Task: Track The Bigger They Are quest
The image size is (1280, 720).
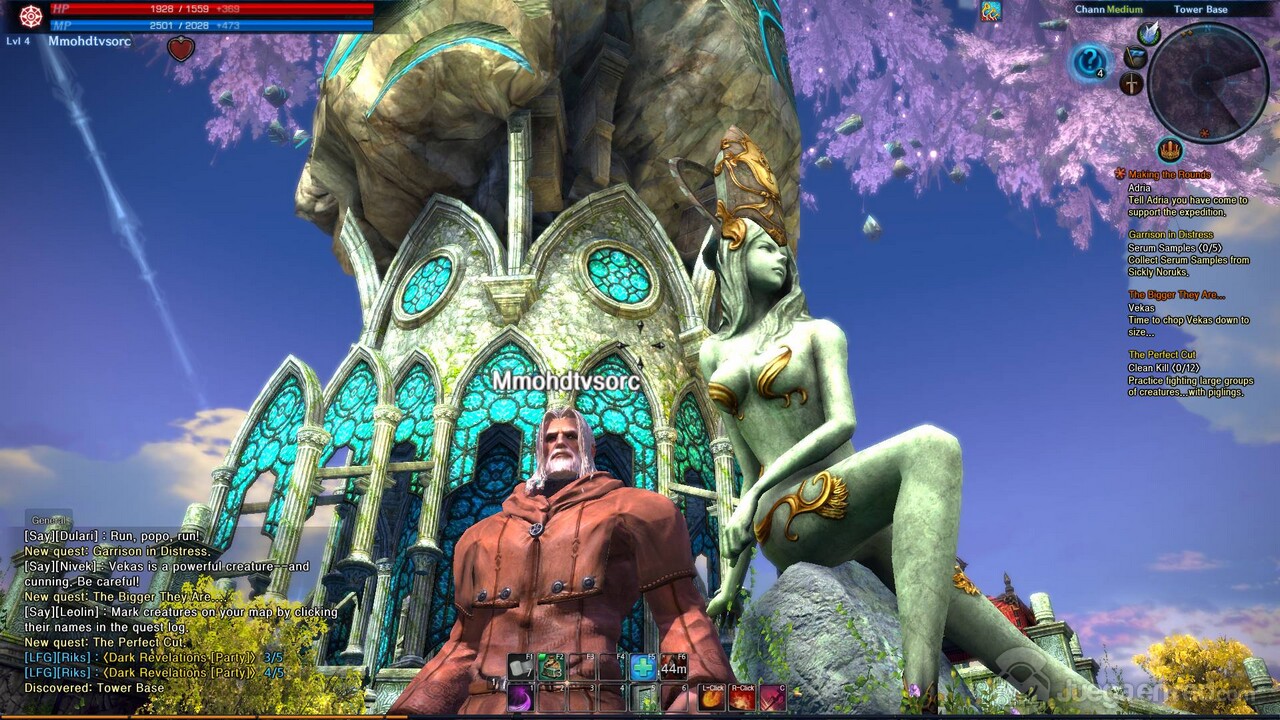Action: tap(1176, 295)
